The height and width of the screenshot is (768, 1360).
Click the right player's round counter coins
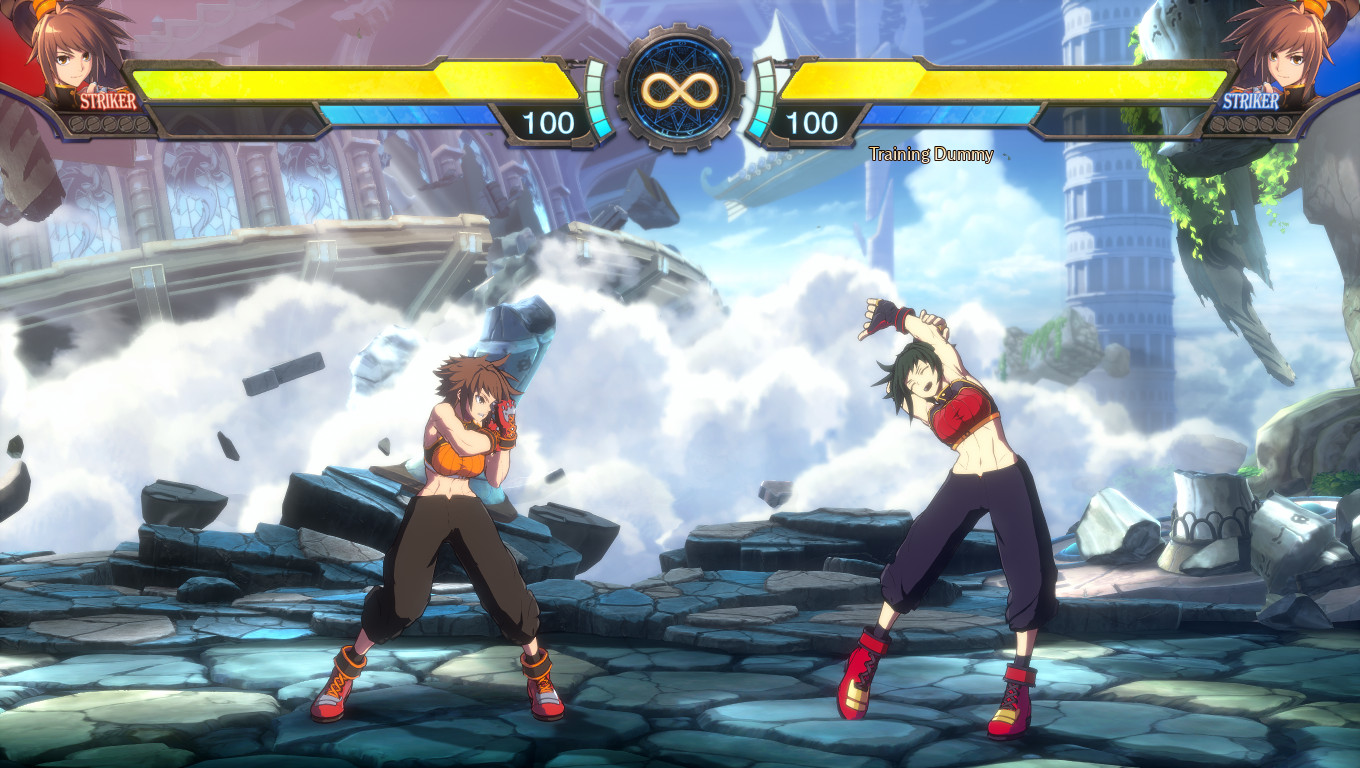point(1250,122)
